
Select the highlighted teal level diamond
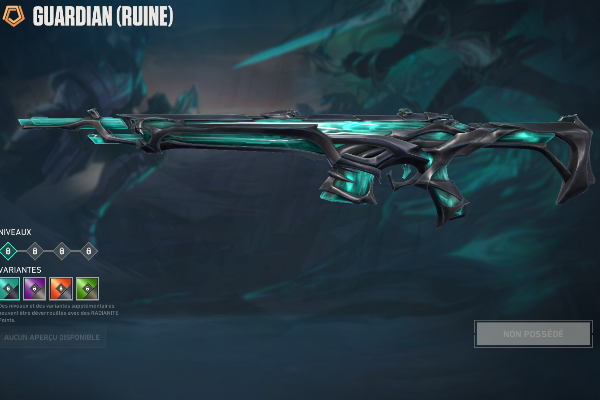tap(9, 251)
